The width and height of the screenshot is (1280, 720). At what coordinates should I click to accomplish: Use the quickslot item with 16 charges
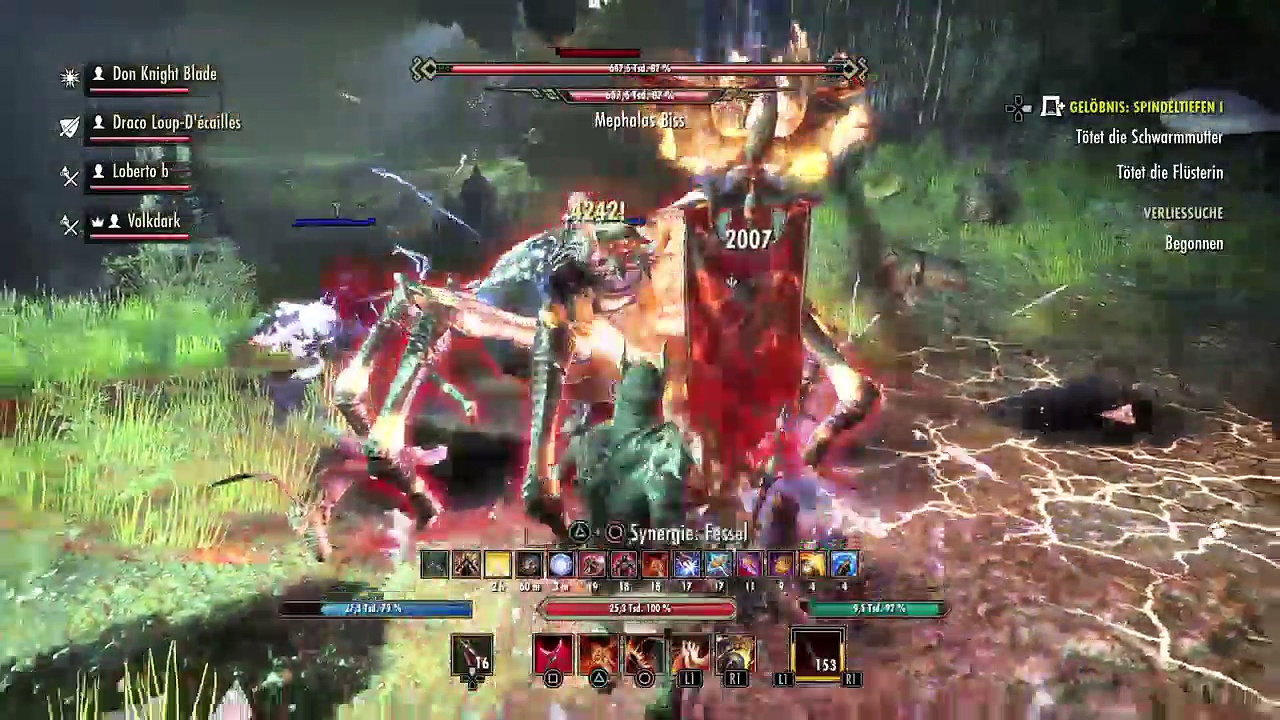click(x=472, y=655)
